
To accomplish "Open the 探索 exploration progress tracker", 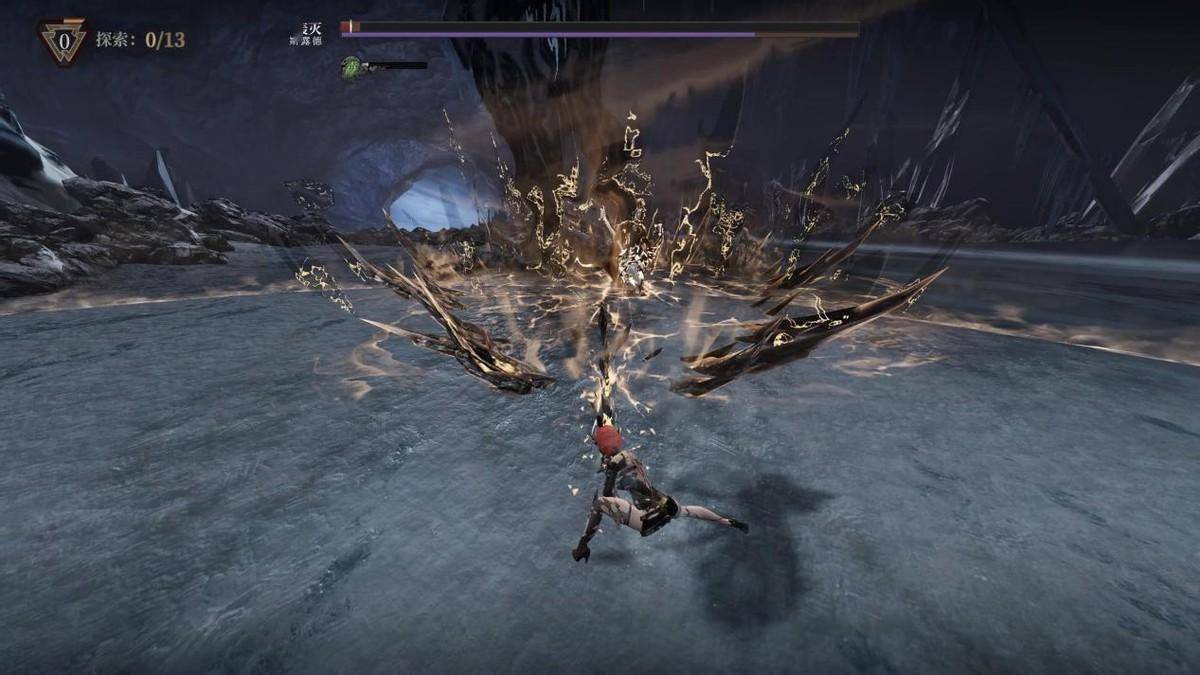I will pyautogui.click(x=140, y=40).
